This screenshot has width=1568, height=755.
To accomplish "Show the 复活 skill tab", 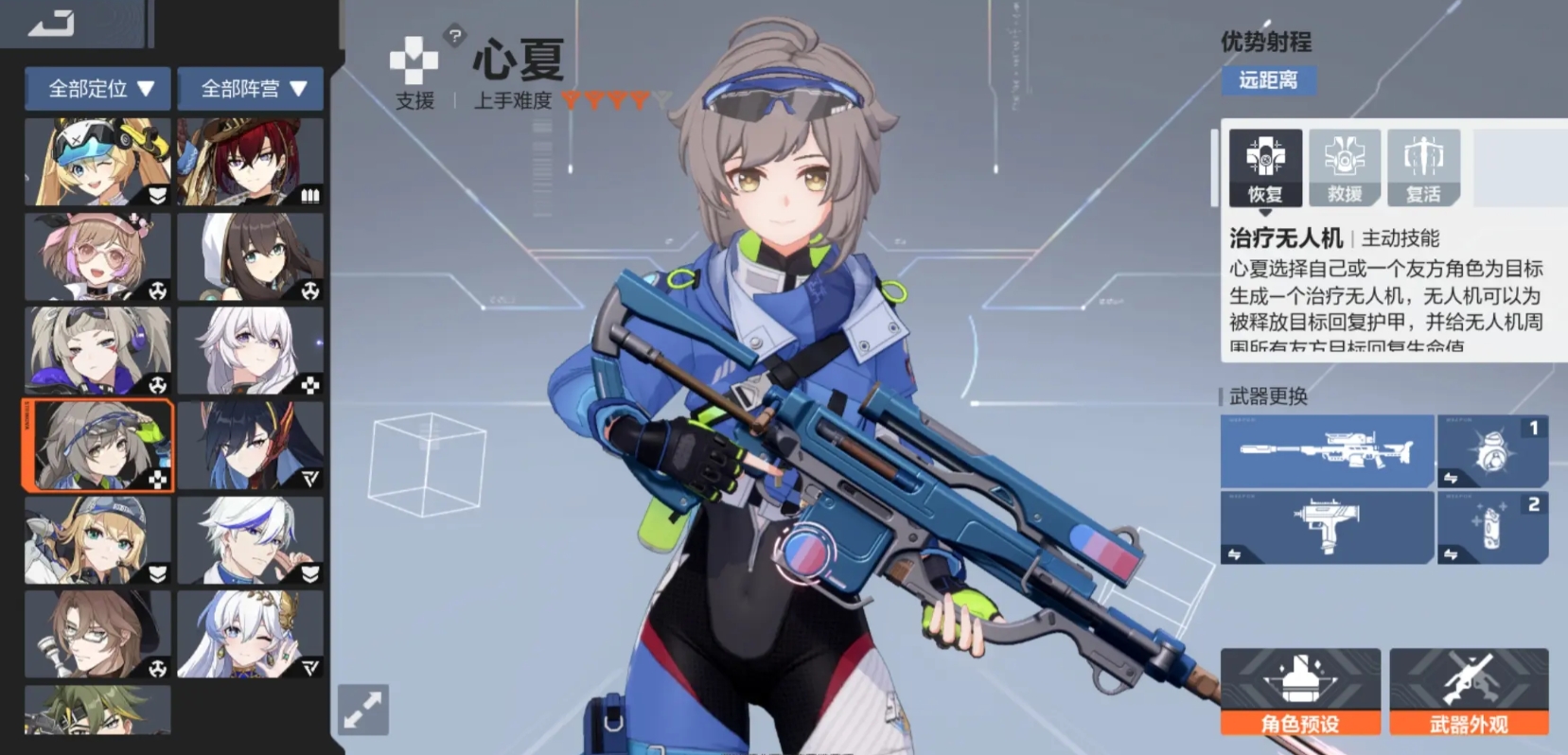I will click(1423, 168).
